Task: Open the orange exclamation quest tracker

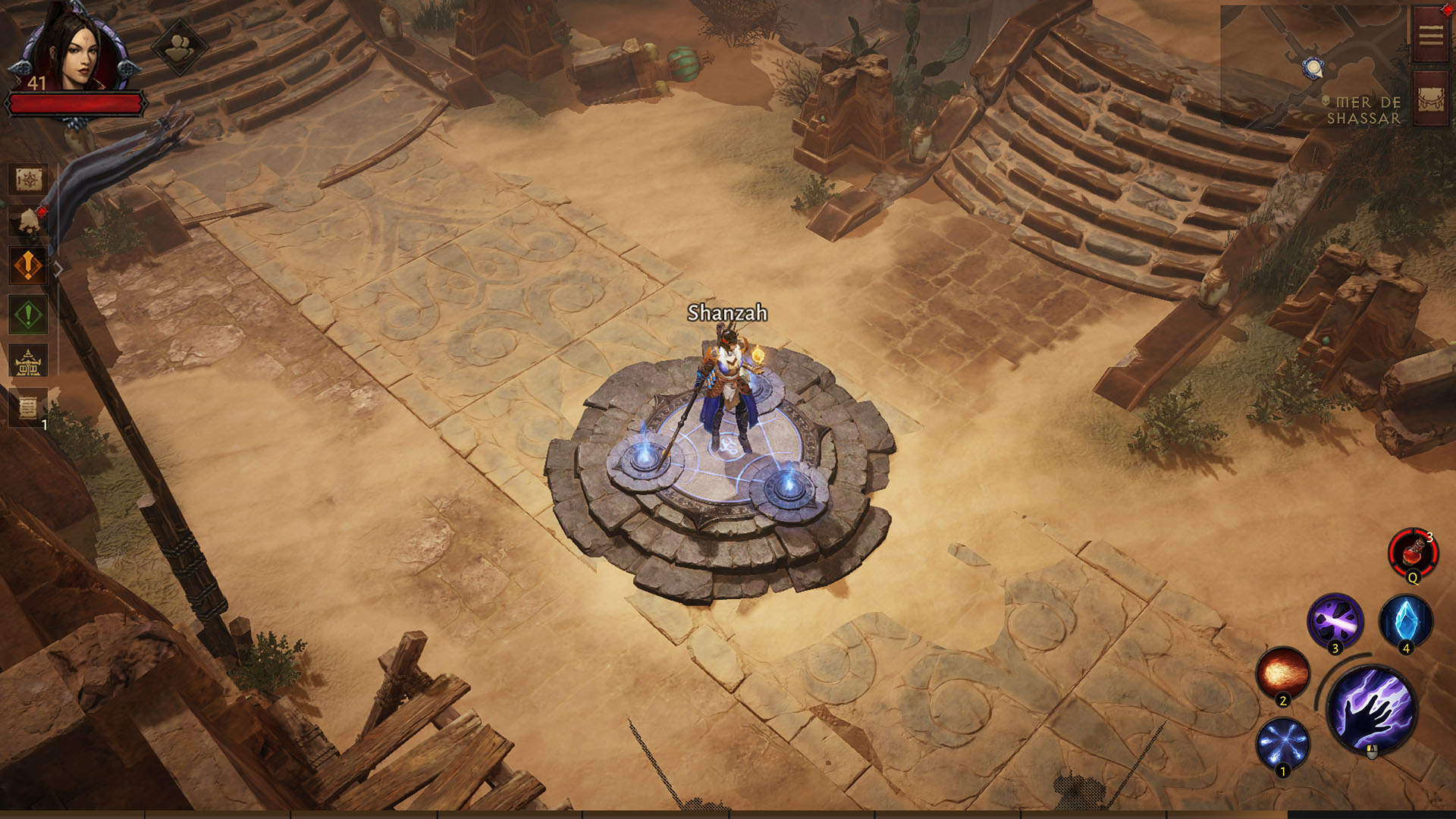Action: click(x=28, y=266)
